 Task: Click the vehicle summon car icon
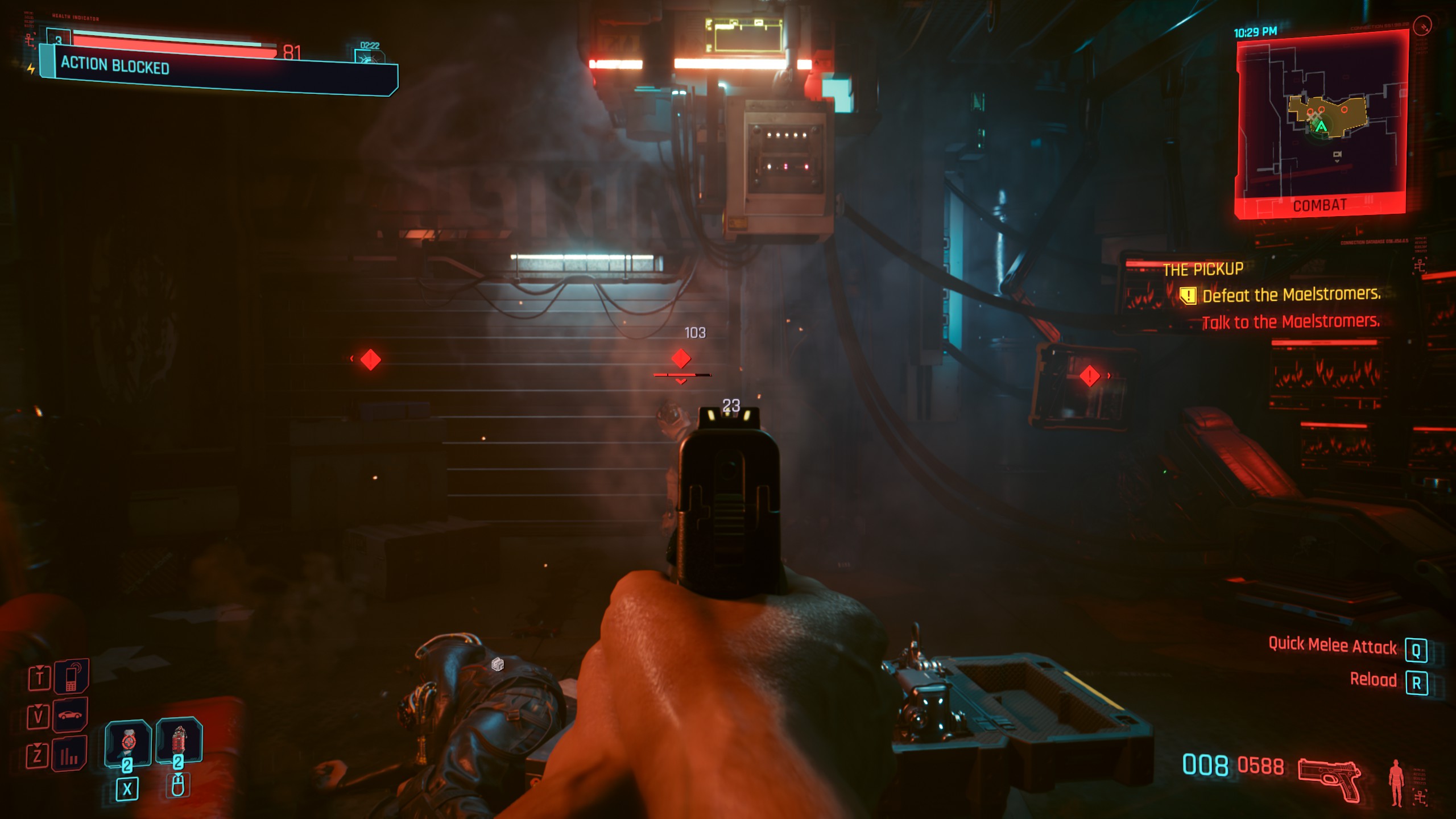(71, 715)
